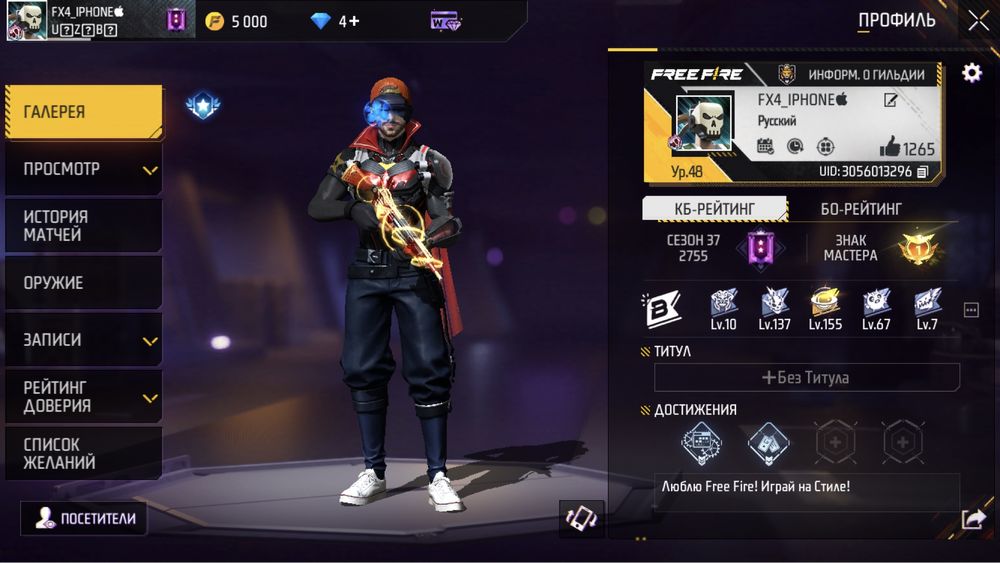The image size is (1000, 563).
Task: Open the Галерея menu entry
Action: 83,112
